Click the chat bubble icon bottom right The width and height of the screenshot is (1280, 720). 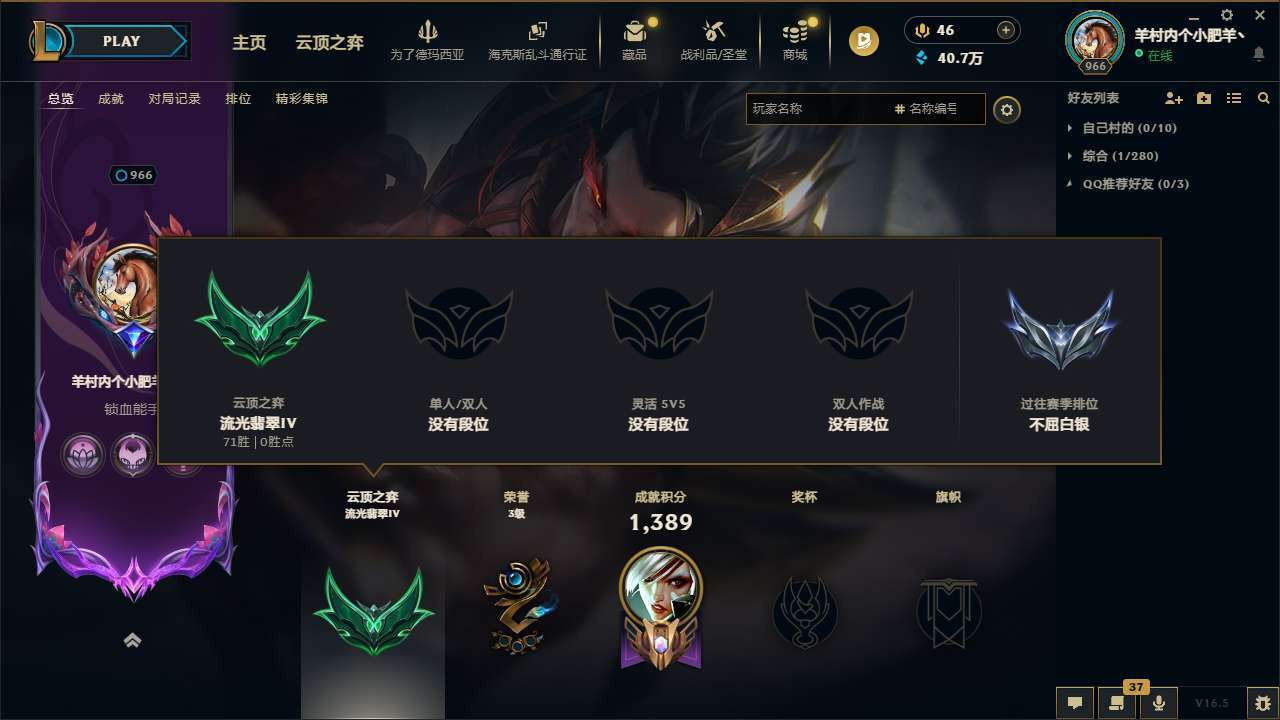coord(1074,703)
